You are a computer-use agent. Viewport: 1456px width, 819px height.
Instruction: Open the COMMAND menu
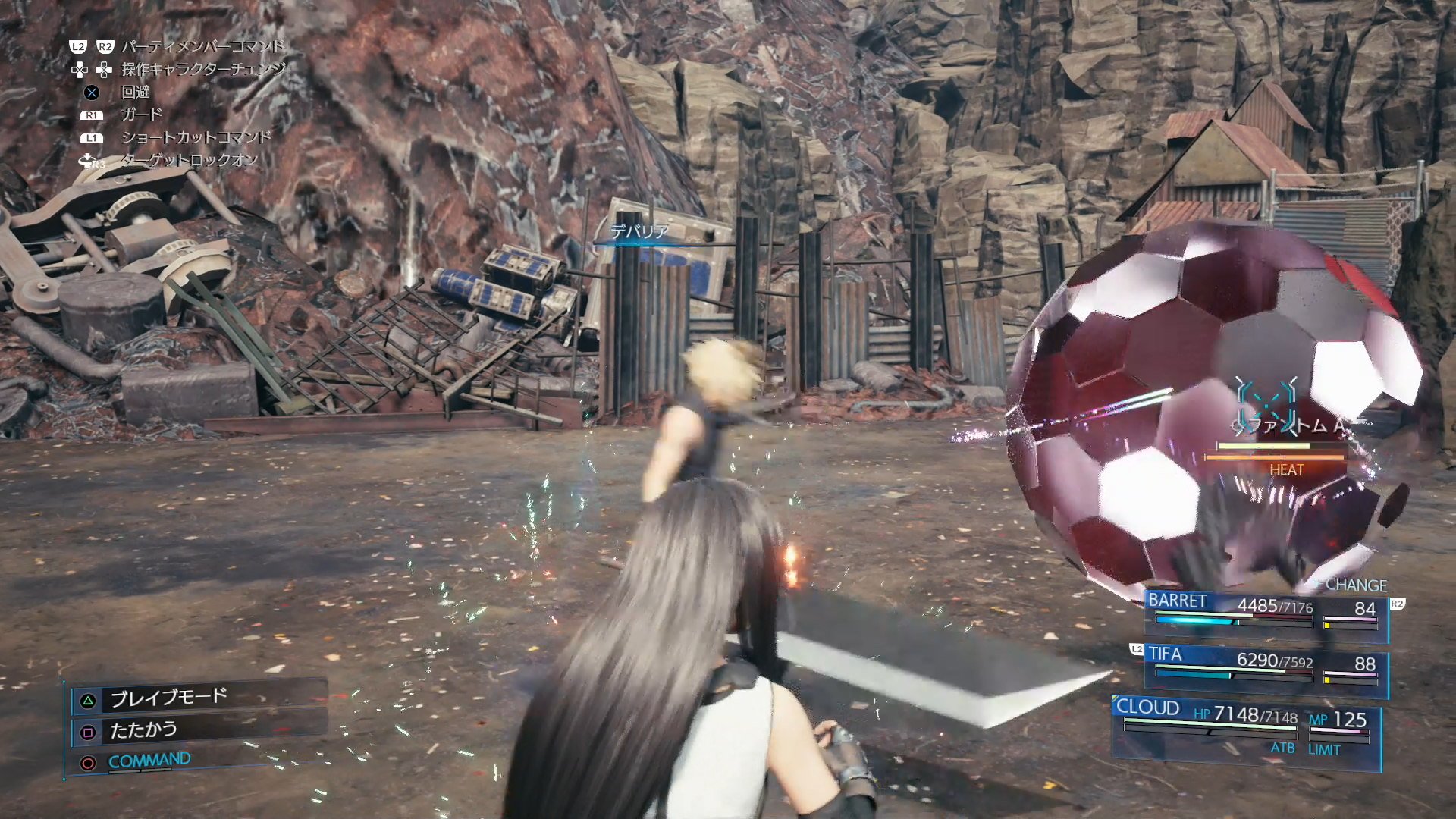tap(149, 761)
